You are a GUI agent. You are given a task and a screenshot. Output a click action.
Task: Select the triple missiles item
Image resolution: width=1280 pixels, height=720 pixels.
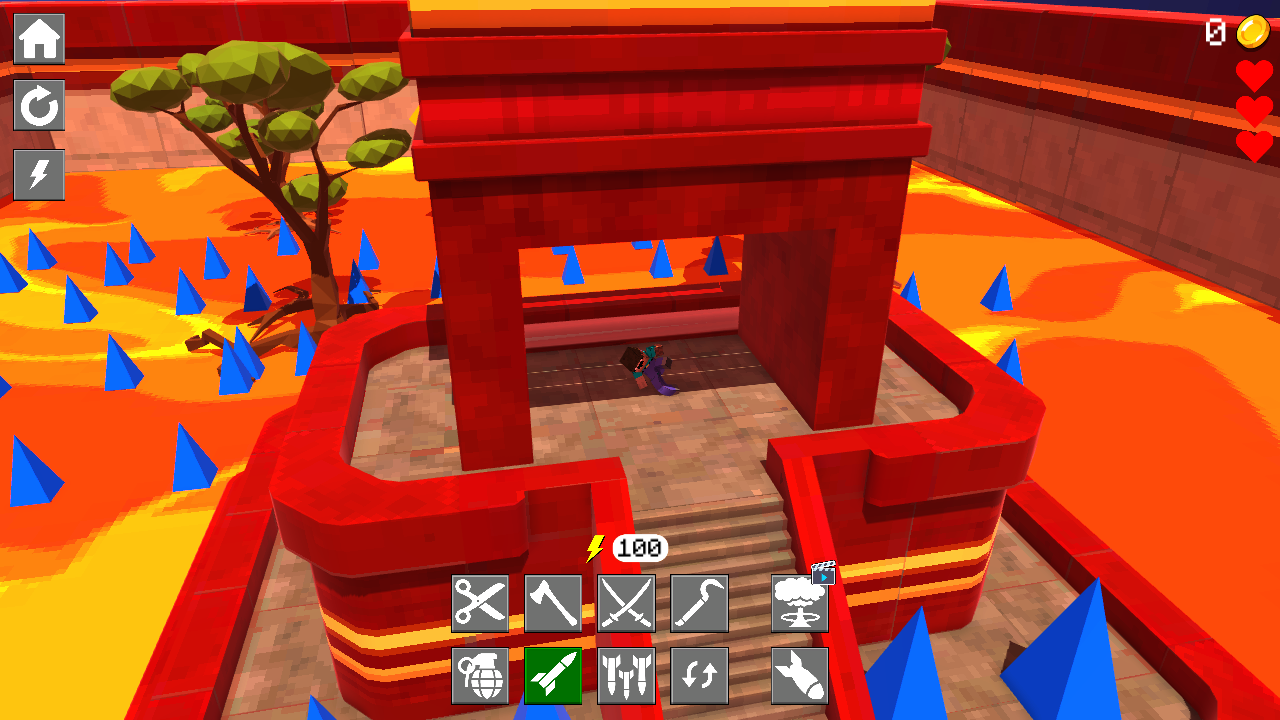coord(626,675)
